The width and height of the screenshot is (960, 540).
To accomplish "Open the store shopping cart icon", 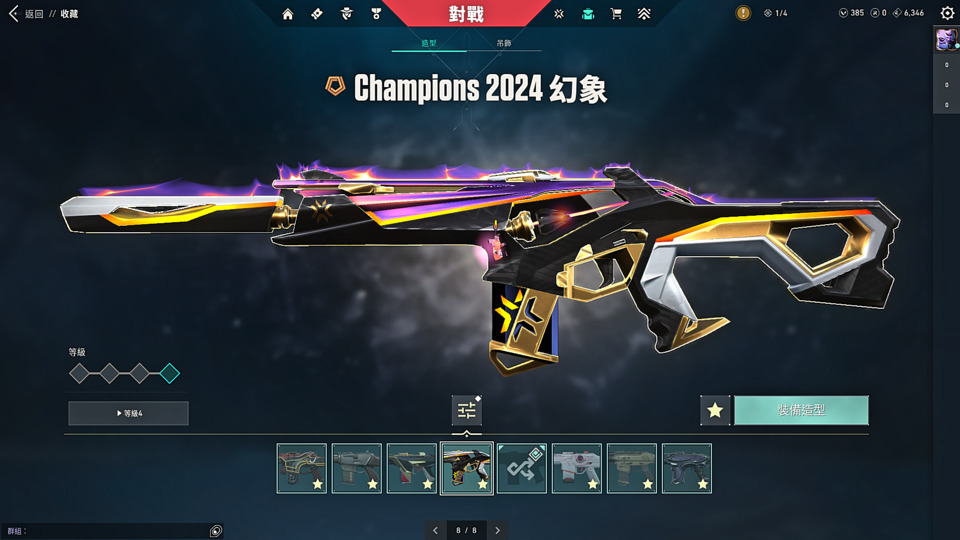I will (616, 14).
